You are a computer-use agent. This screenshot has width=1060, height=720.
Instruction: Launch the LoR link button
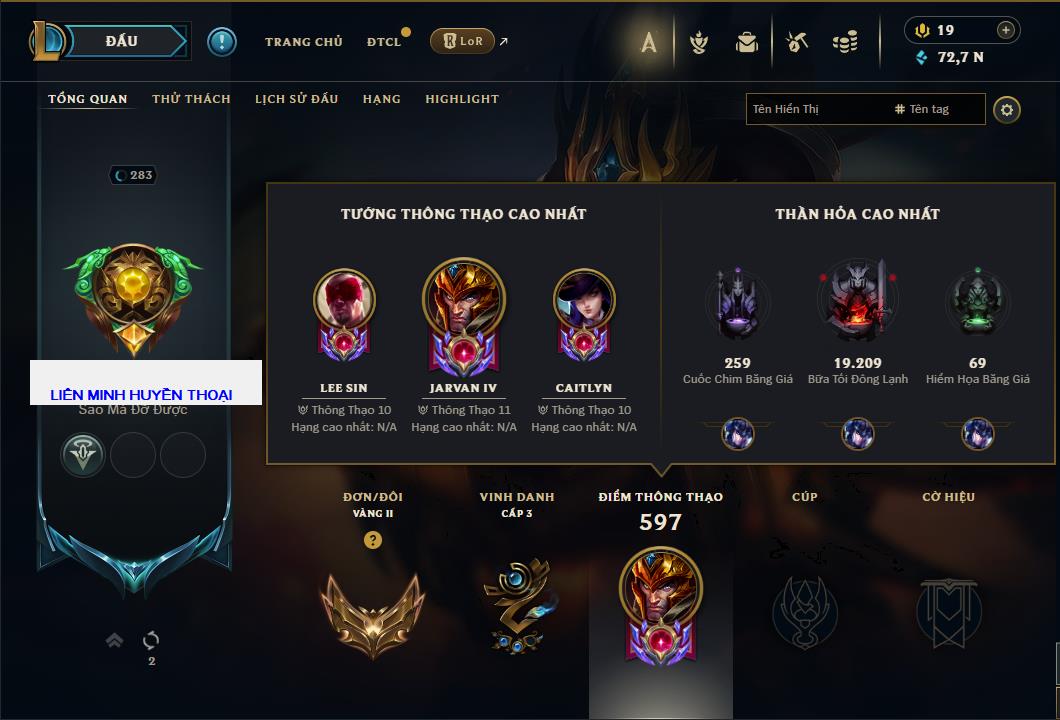(x=462, y=42)
